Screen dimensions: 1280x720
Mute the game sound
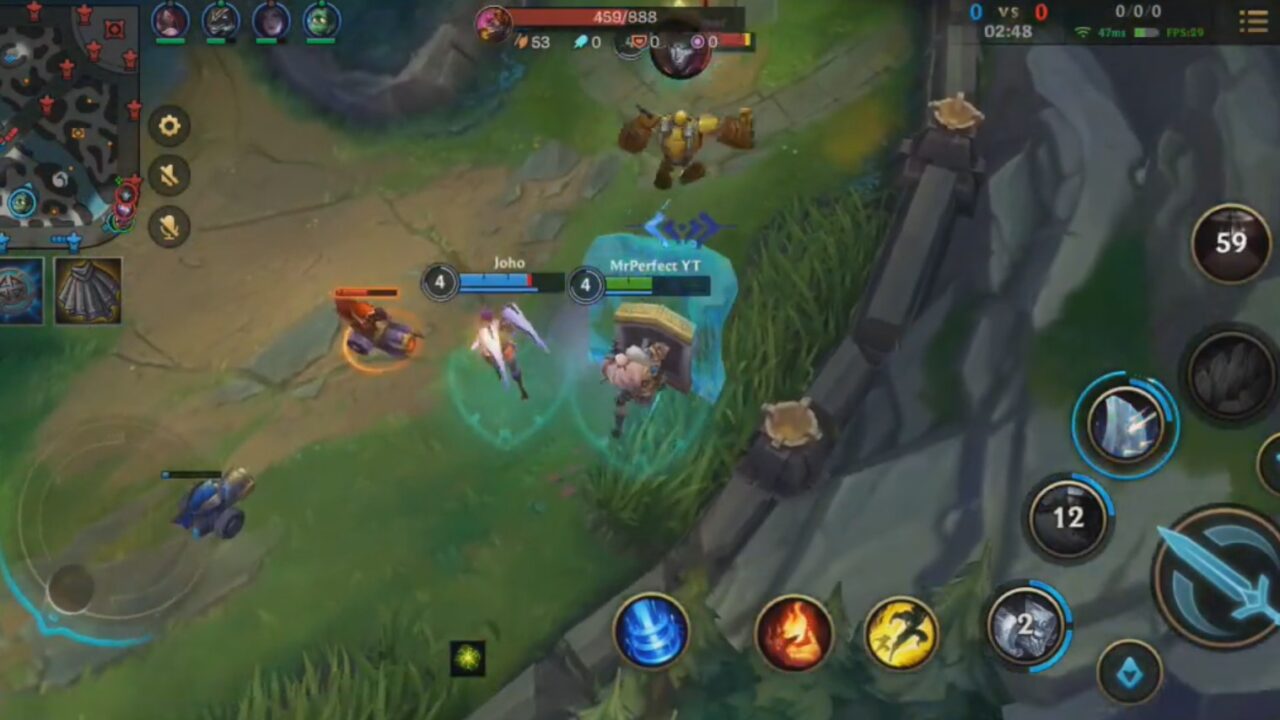click(168, 176)
